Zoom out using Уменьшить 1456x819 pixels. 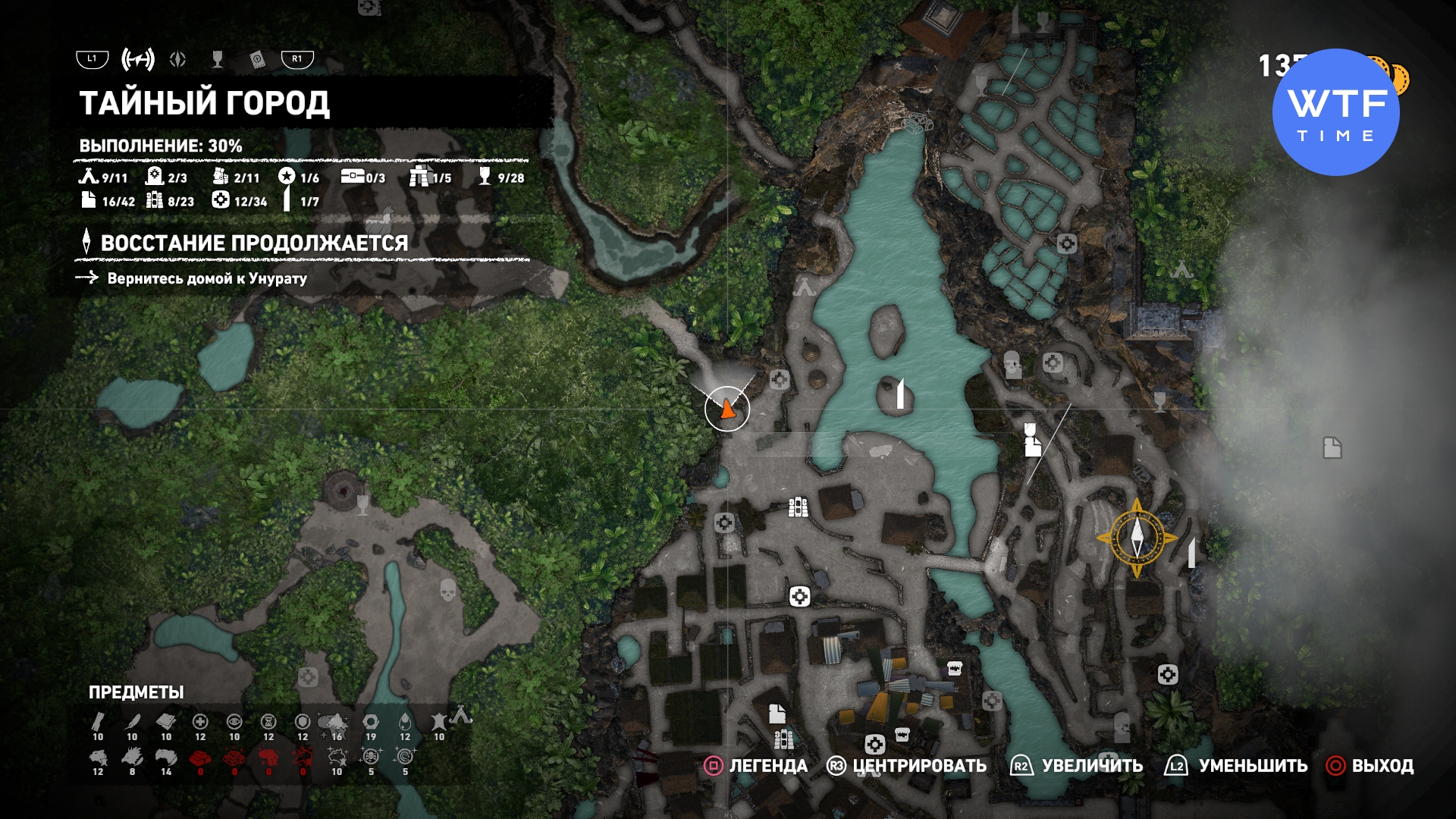click(1236, 766)
